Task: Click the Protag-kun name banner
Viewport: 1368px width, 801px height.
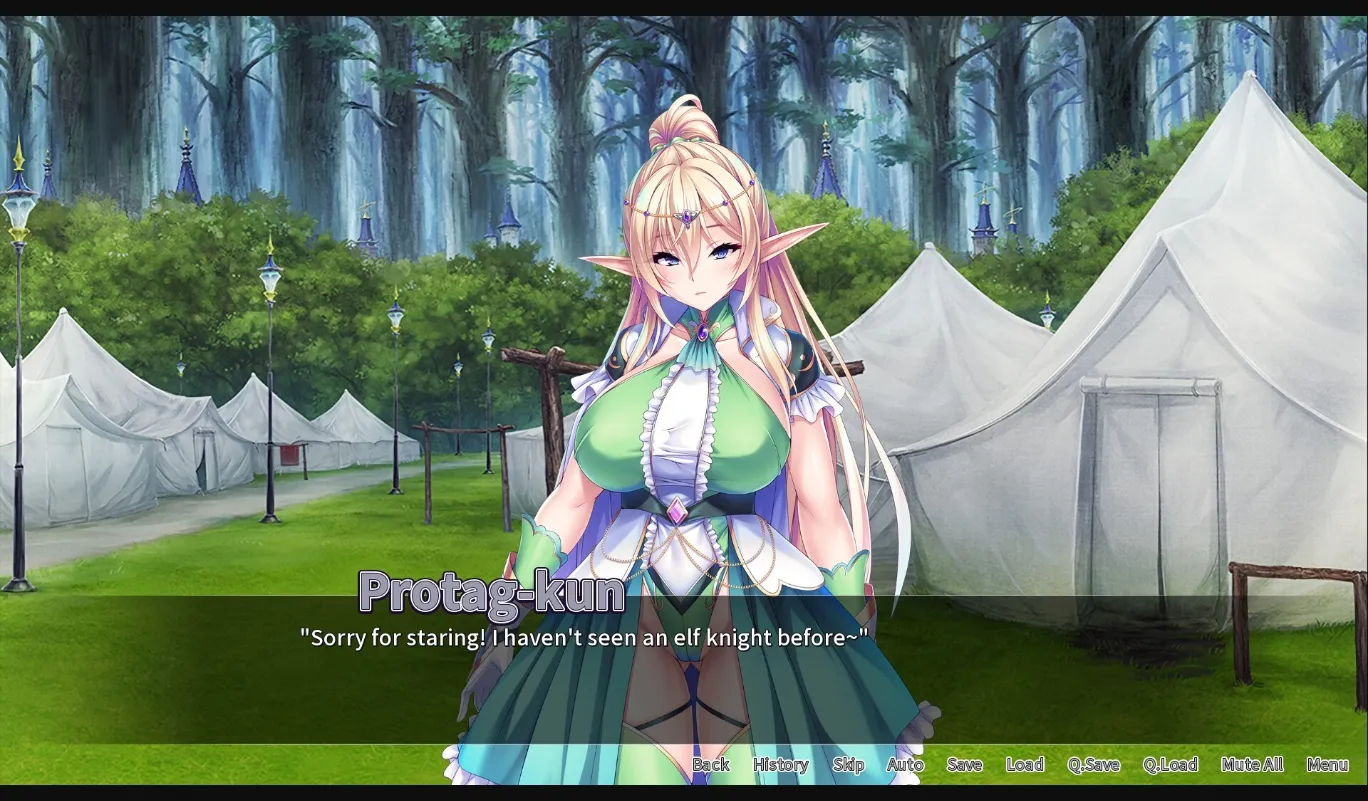Action: (x=489, y=592)
